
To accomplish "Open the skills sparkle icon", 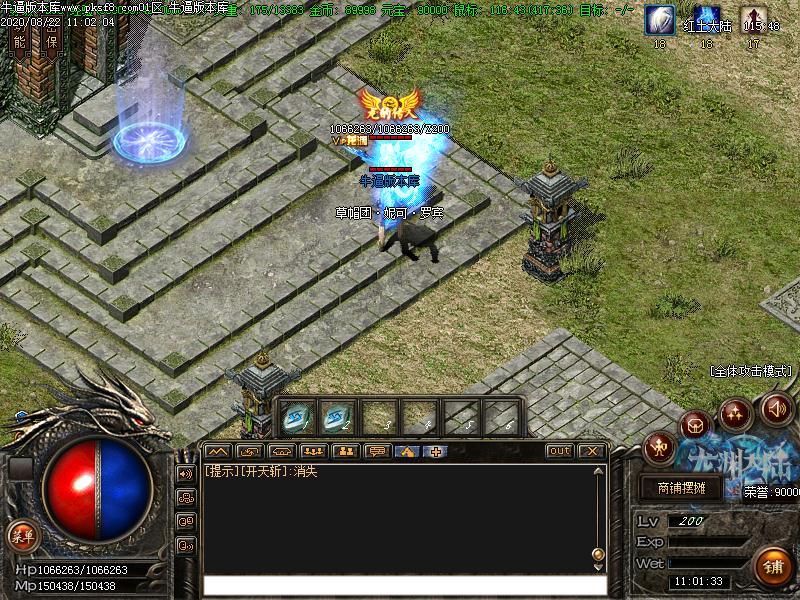I will tap(736, 413).
